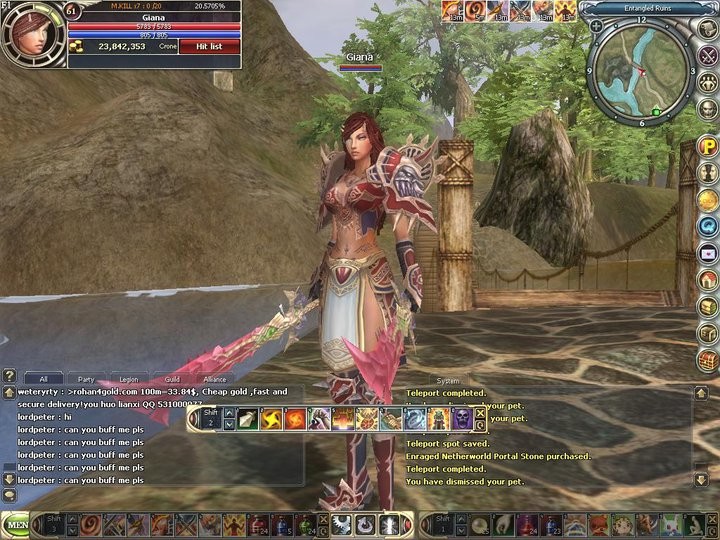Screen dimensions: 720x540
Task: Switch to the Party chat tab
Action: [87, 379]
